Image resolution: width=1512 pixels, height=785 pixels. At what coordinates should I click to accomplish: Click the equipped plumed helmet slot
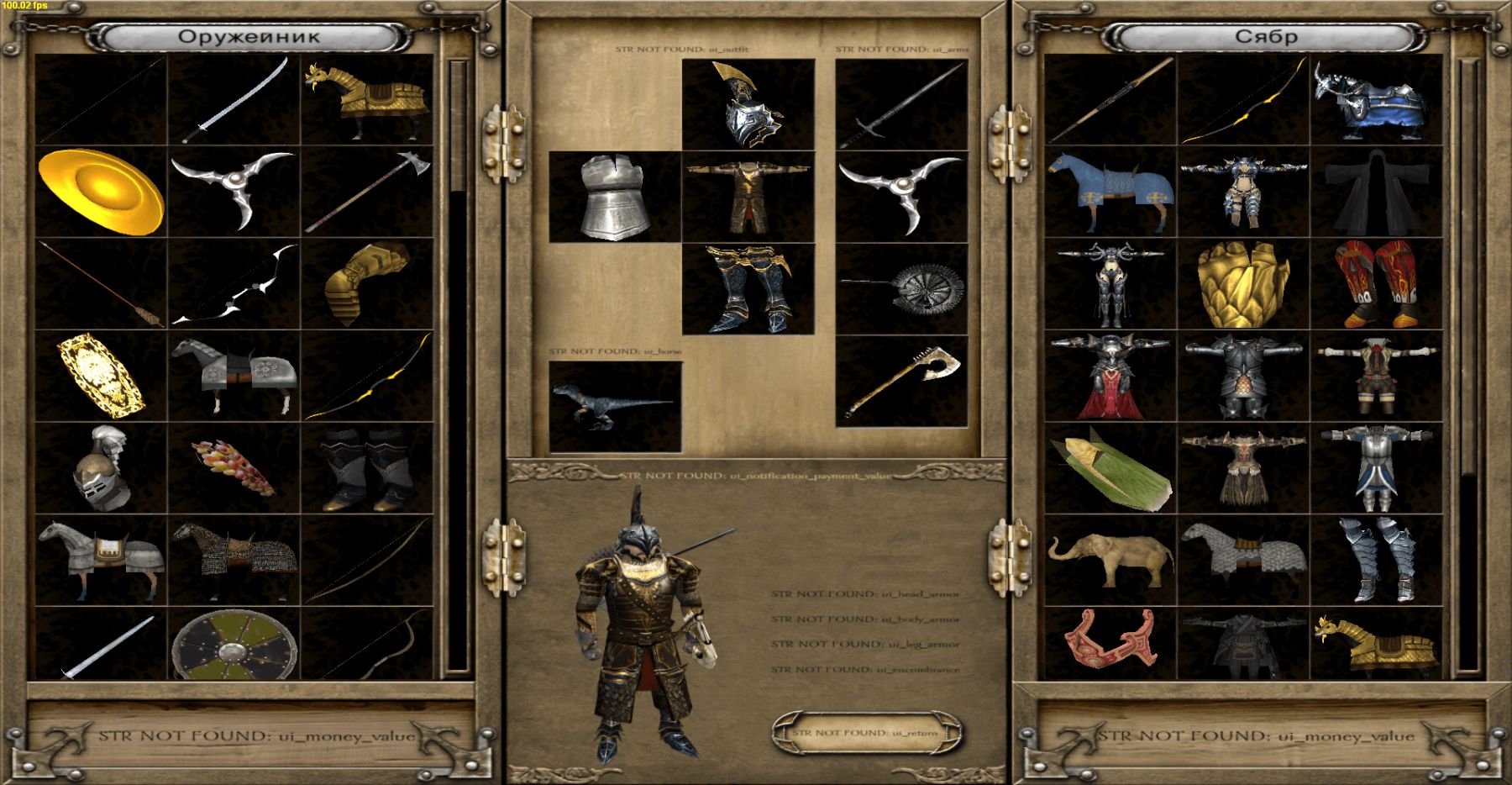tap(748, 105)
